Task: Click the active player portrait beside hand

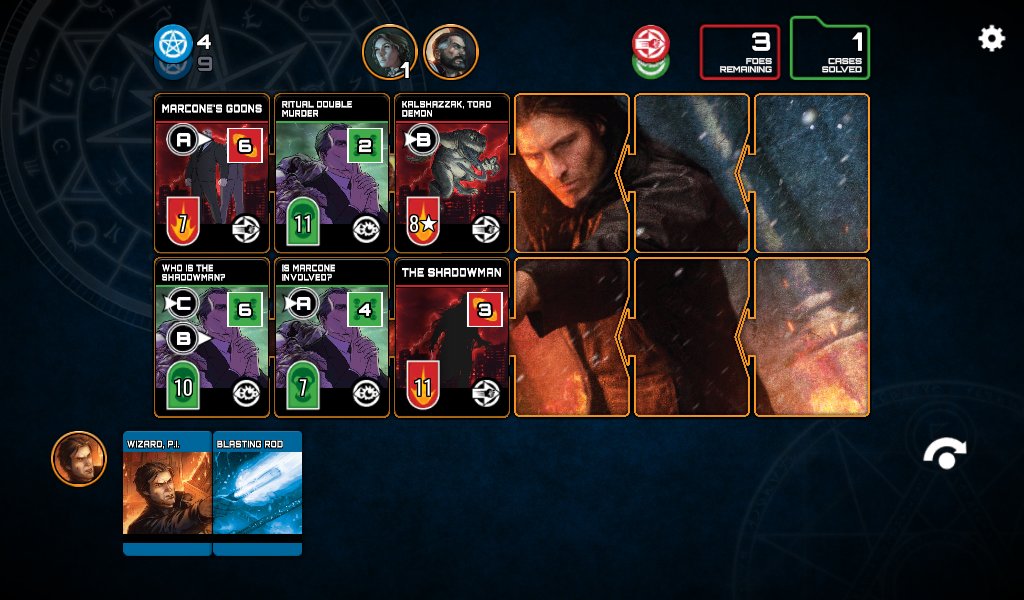Action: (79, 459)
